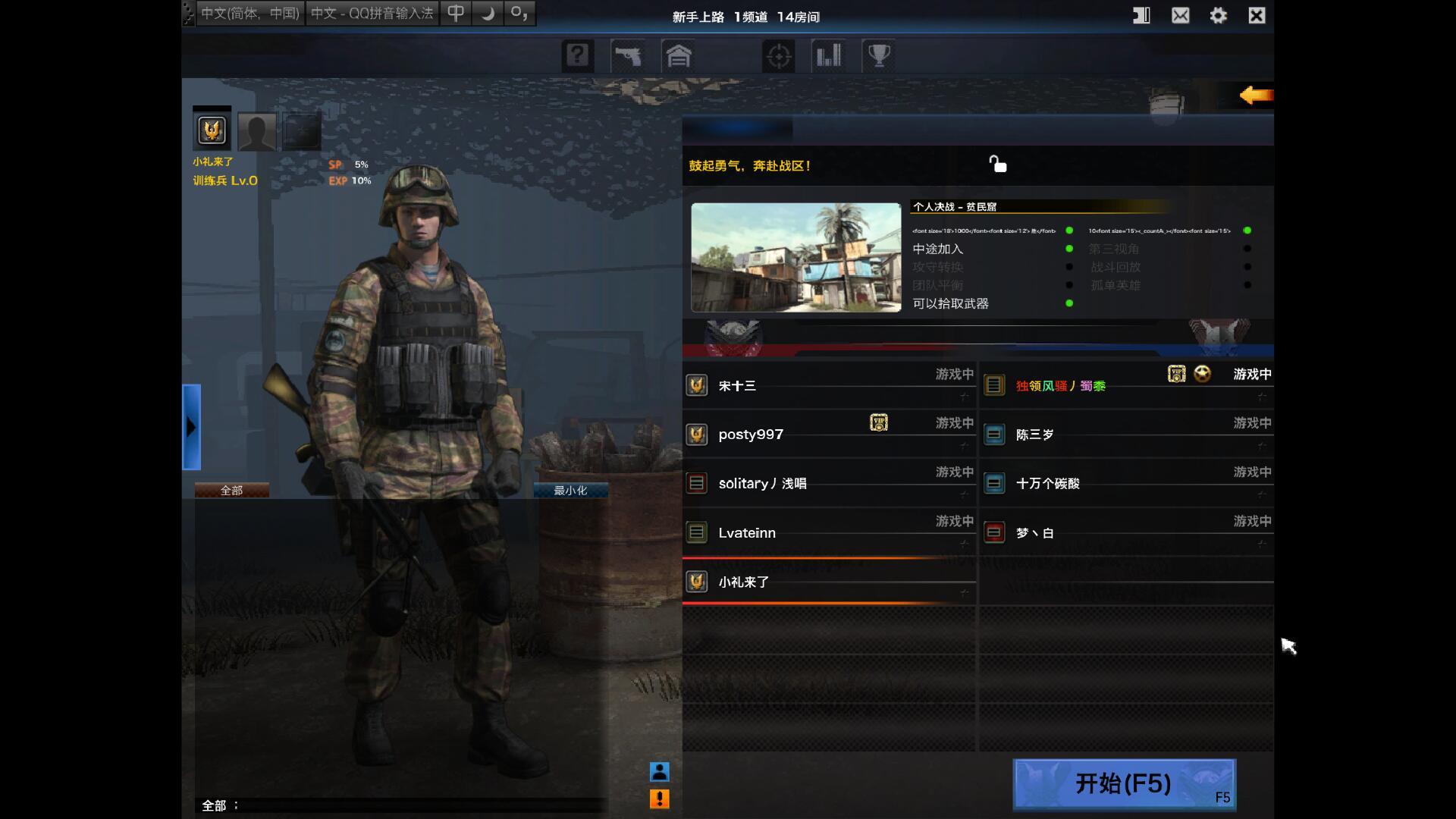Open the garage/storage icon in top toolbar
This screenshot has width=1456, height=819.
(679, 55)
